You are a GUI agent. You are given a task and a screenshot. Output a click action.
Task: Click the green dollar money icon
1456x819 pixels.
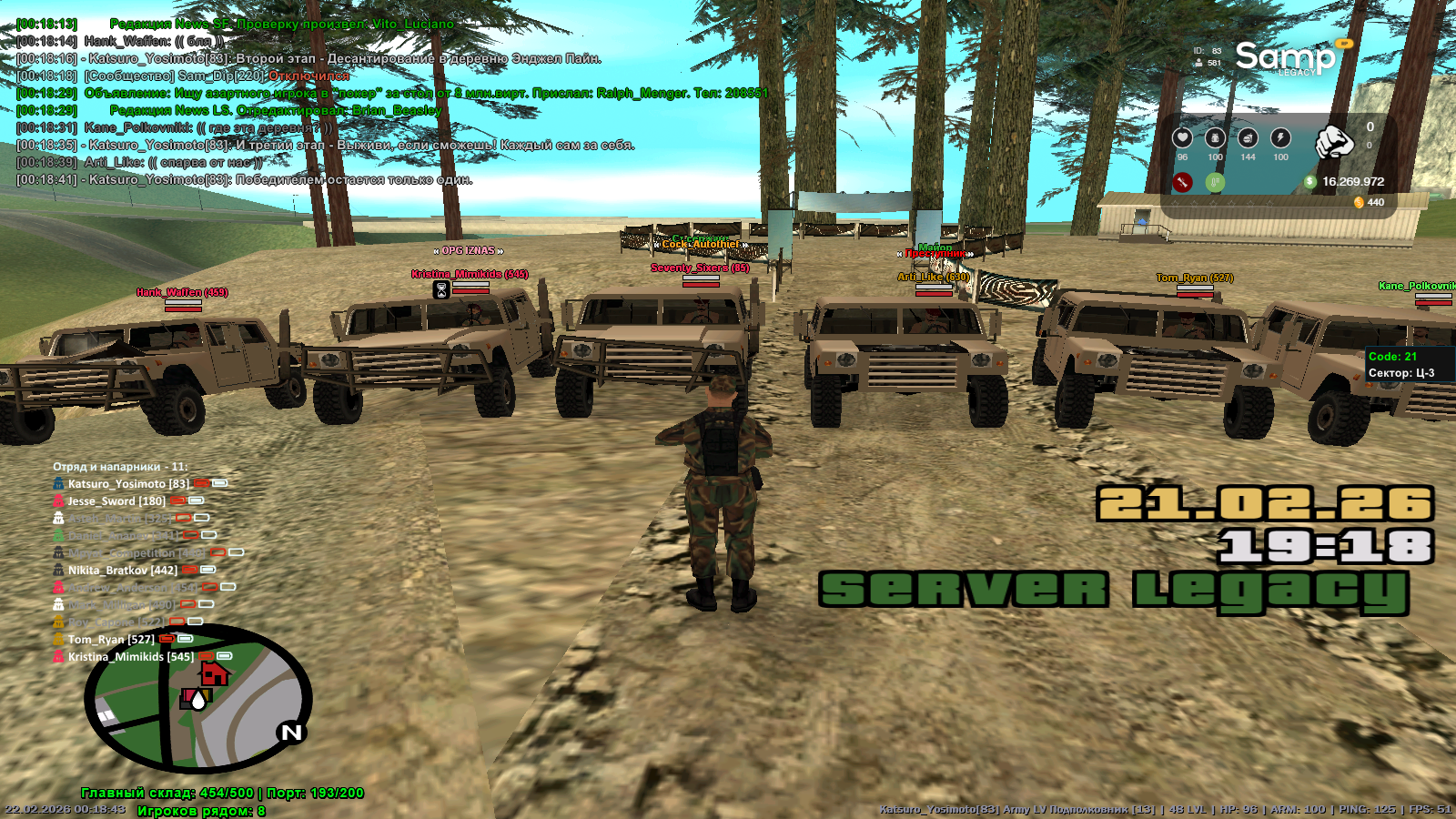point(1310,182)
